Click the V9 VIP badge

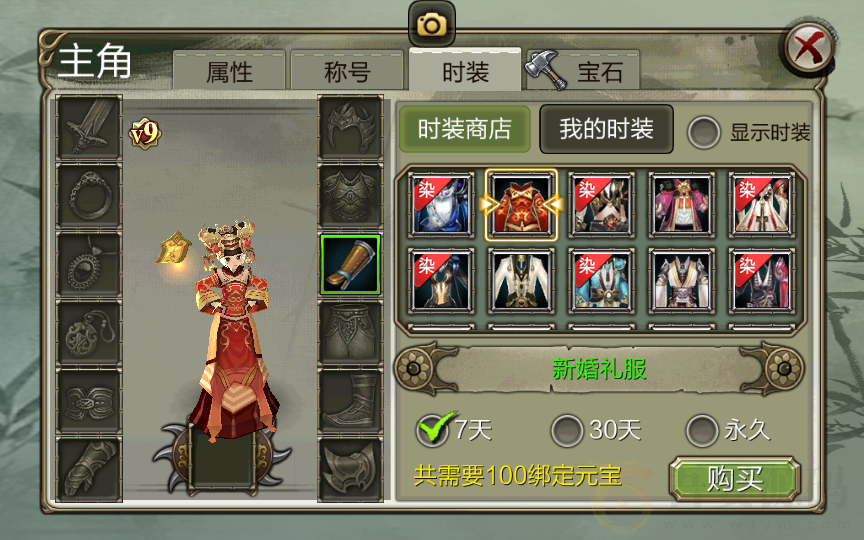[x=144, y=132]
